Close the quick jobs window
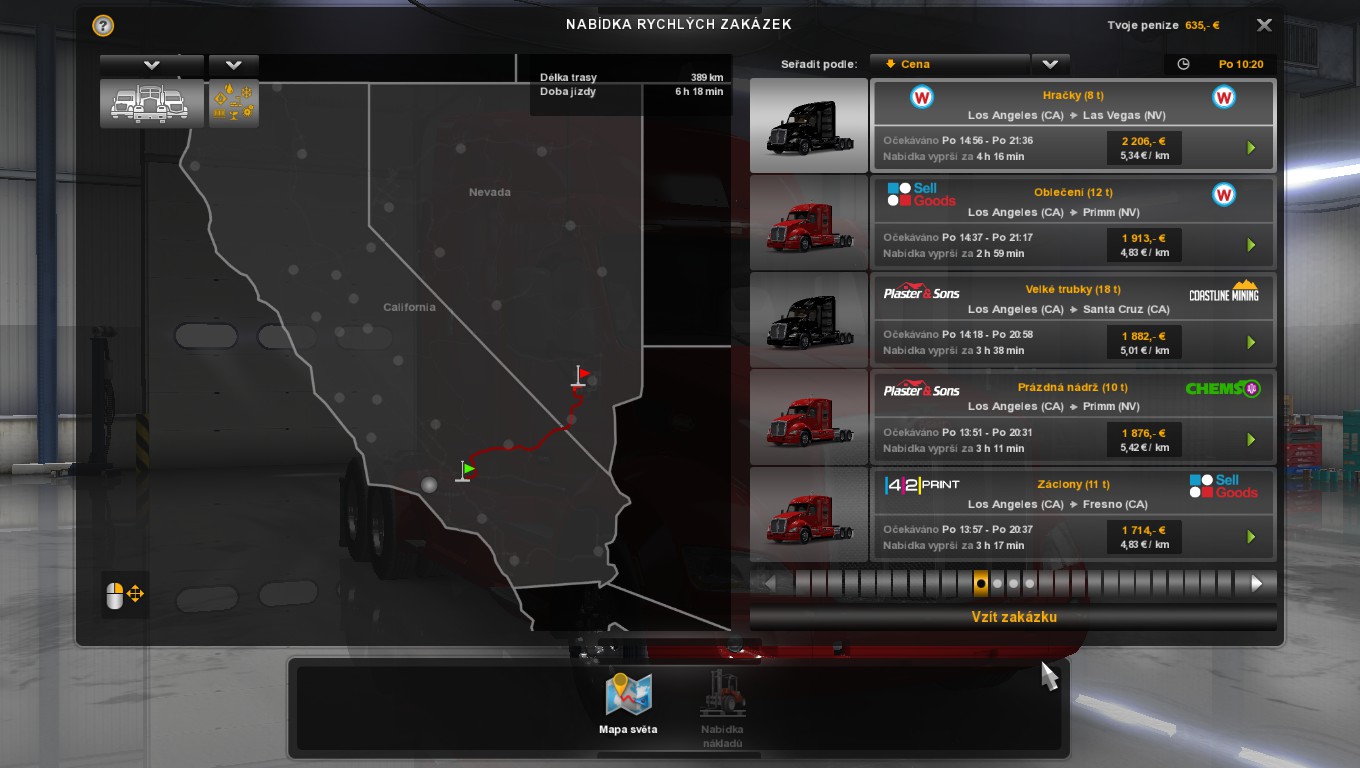Viewport: 1360px width, 768px height. 1264,26
